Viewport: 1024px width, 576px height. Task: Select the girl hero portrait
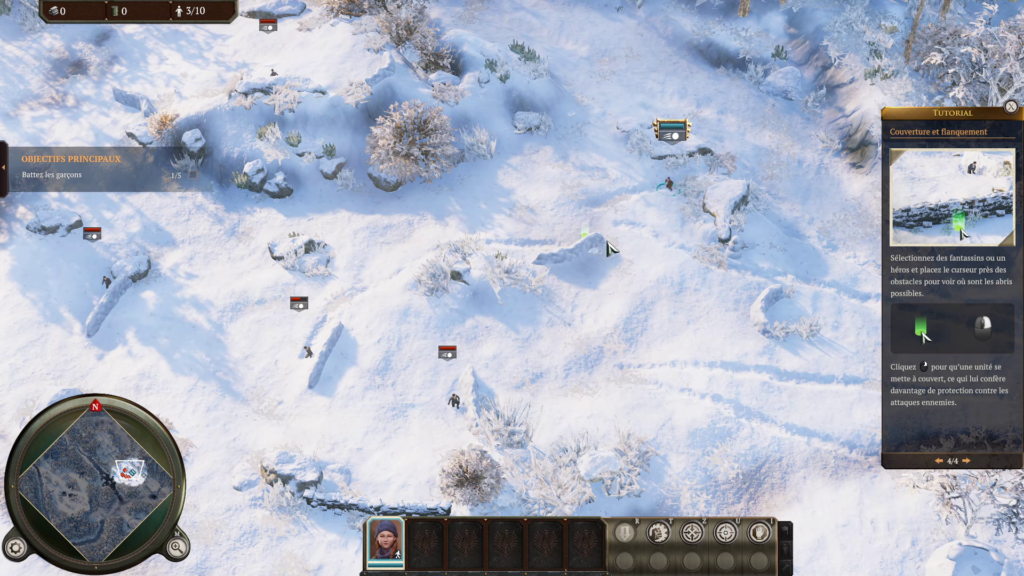(385, 540)
